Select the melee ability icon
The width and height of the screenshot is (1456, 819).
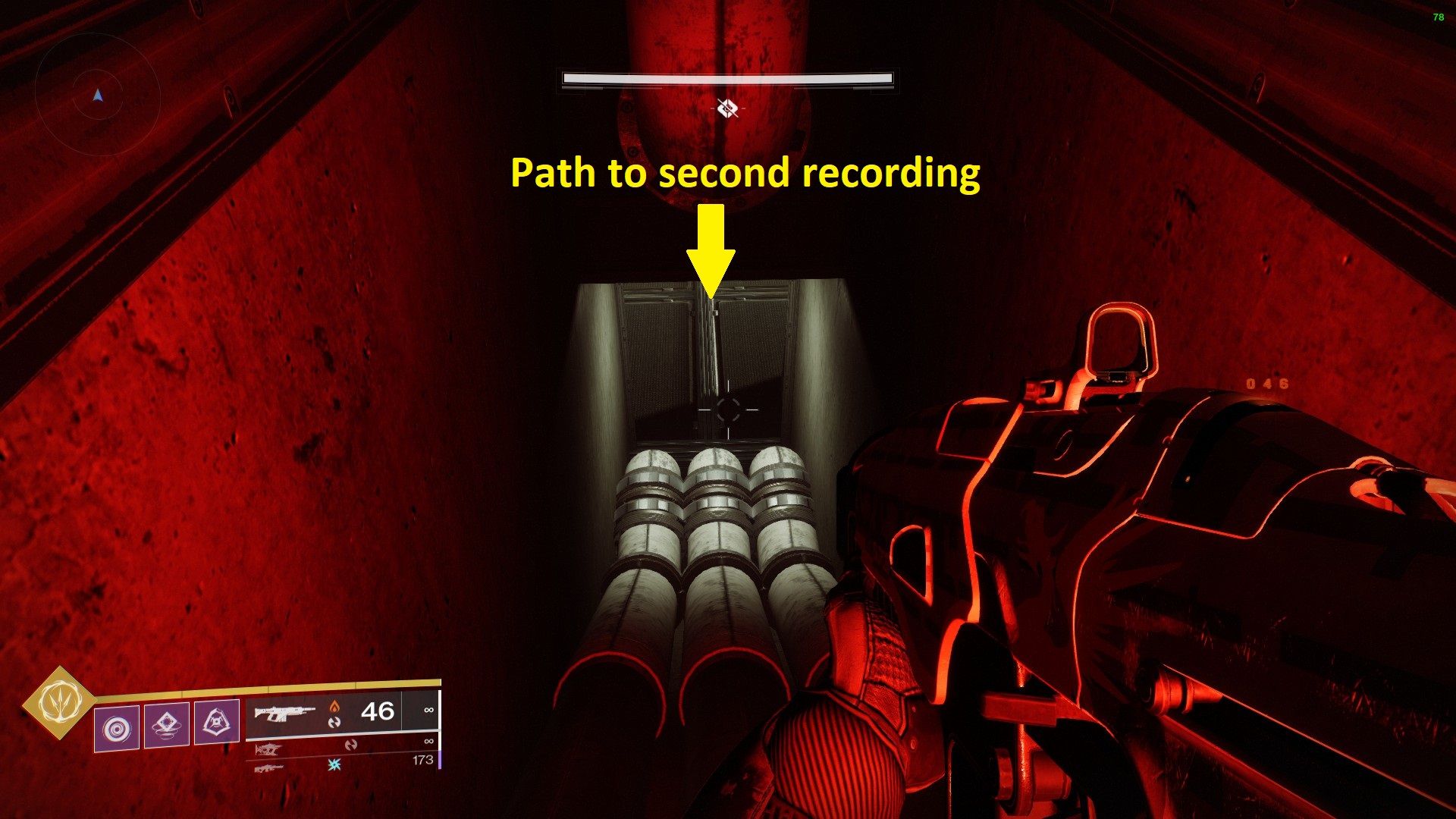tap(167, 726)
